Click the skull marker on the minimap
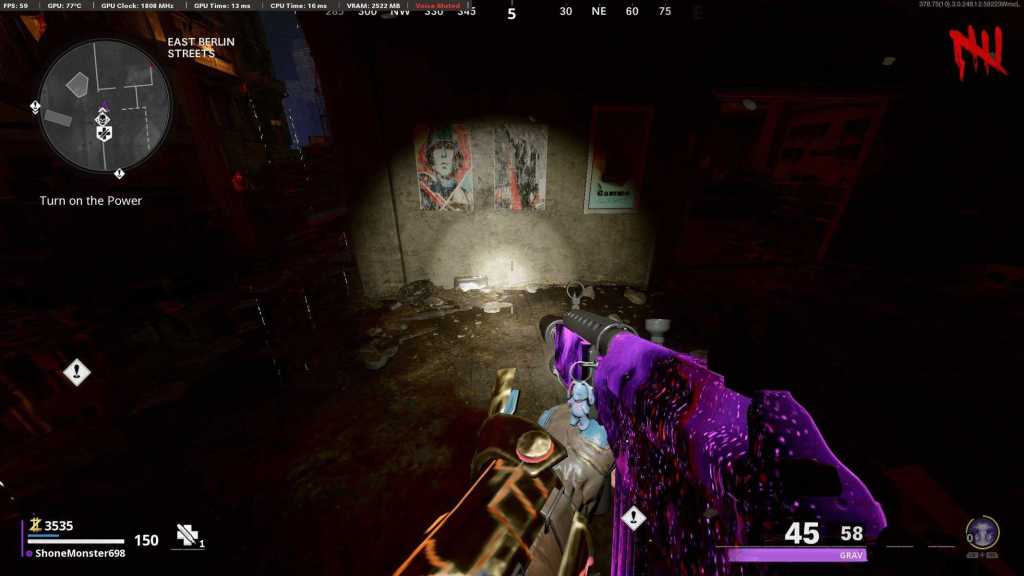This screenshot has height=576, width=1024. coord(102,119)
